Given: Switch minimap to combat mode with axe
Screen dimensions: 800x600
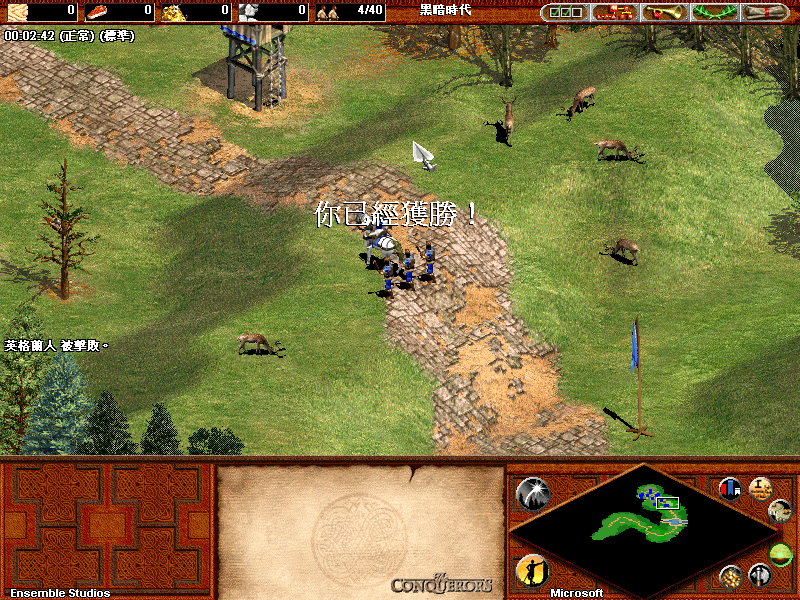Looking at the screenshot, I should (761, 576).
